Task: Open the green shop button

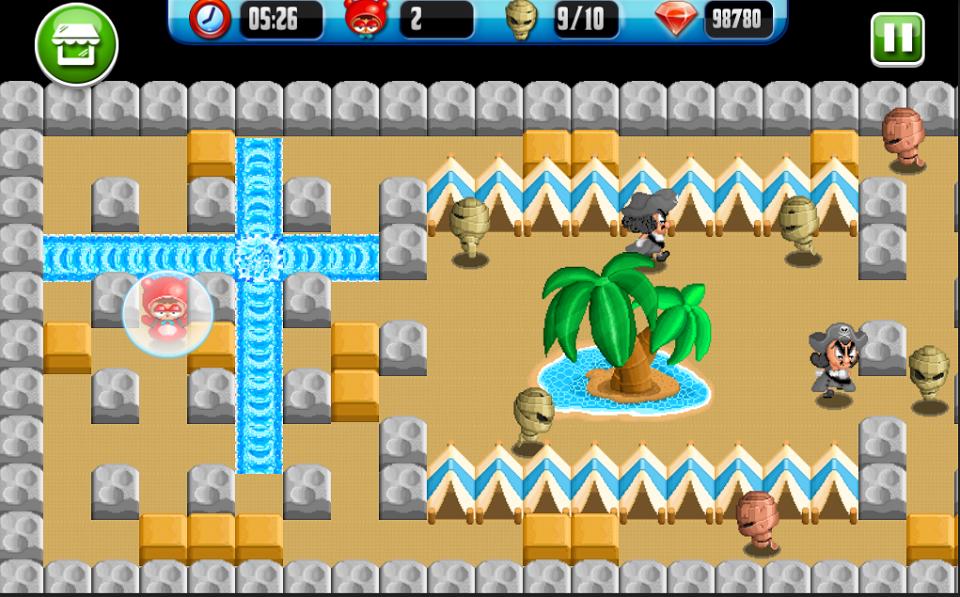Action: coord(76,43)
